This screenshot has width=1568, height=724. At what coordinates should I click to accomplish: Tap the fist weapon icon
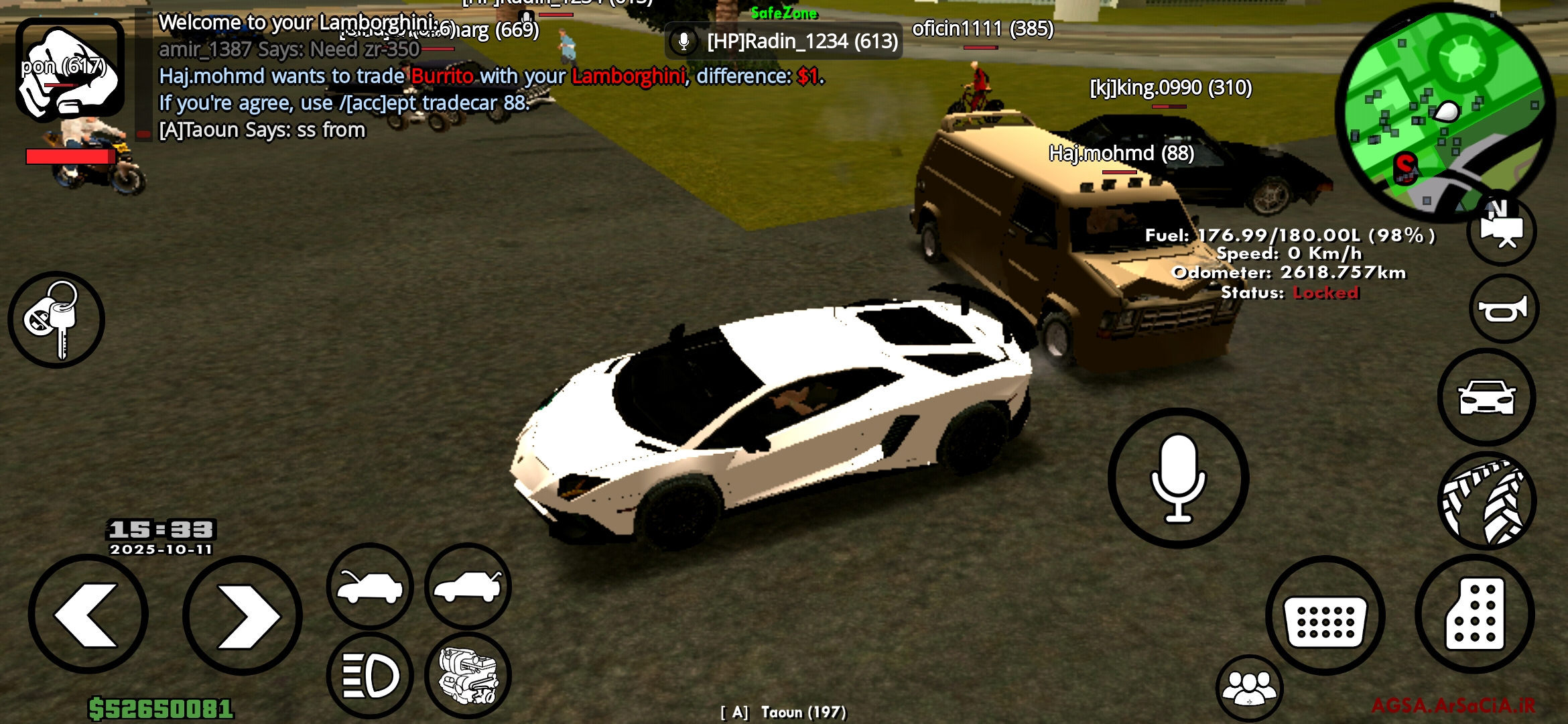pos(70,69)
